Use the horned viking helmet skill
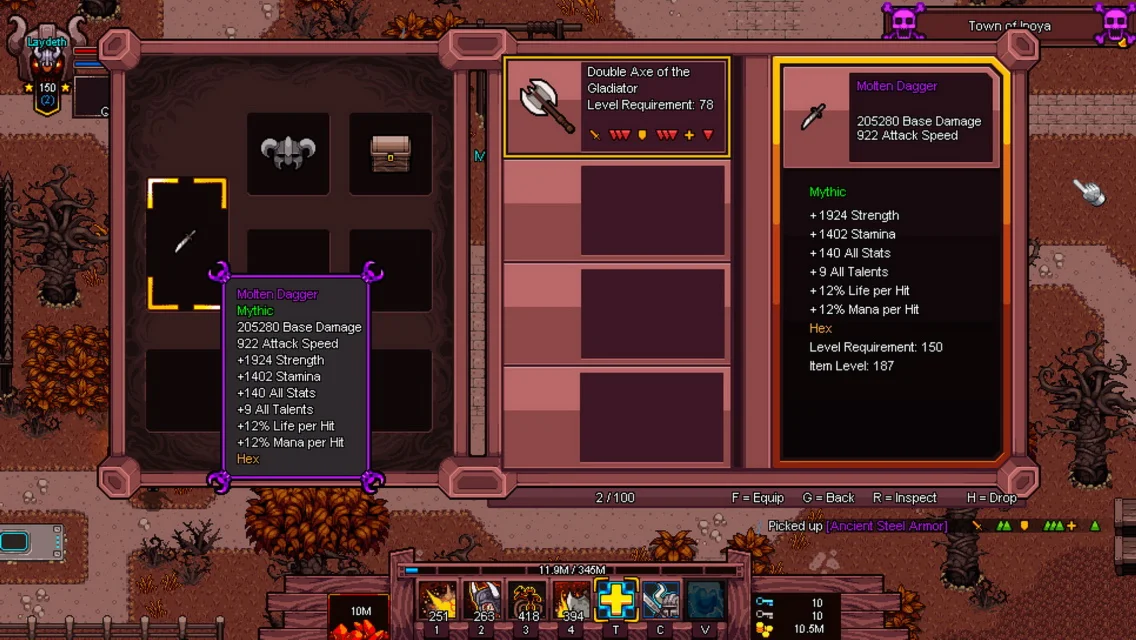This screenshot has height=640, width=1136. (482, 601)
